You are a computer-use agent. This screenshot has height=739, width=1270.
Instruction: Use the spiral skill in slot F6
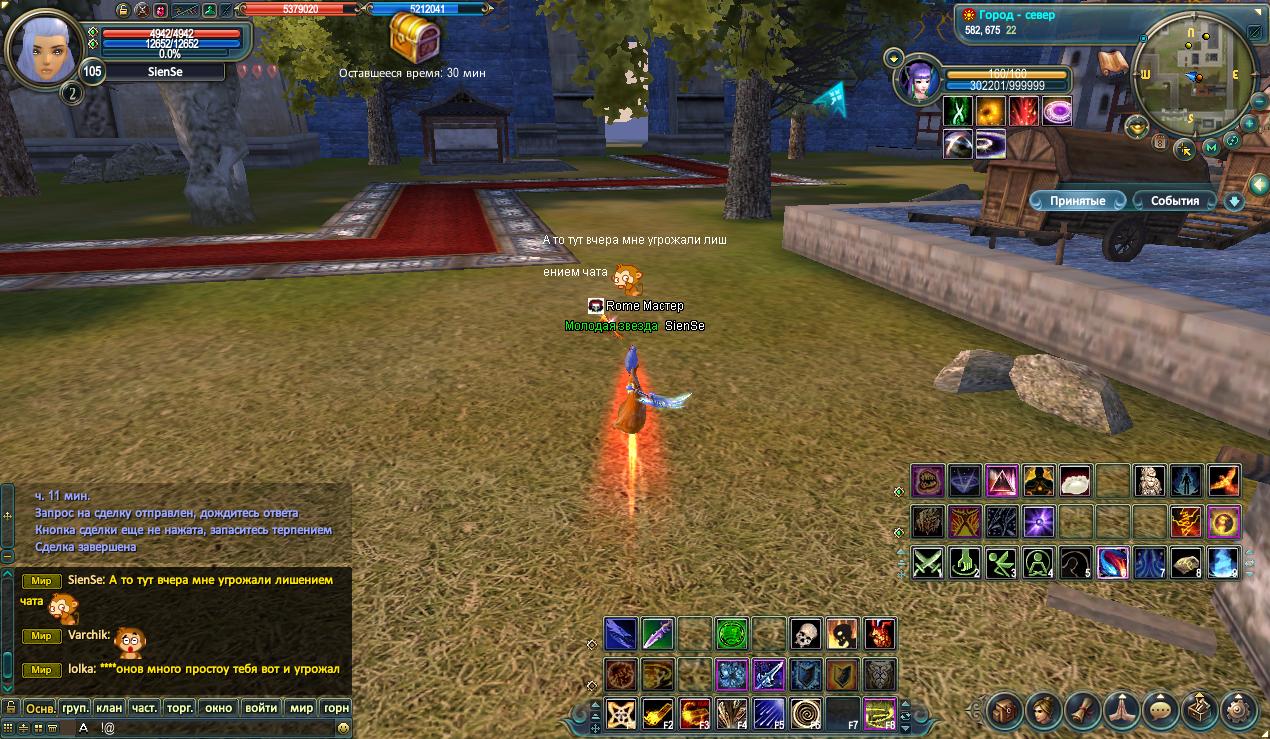click(805, 713)
